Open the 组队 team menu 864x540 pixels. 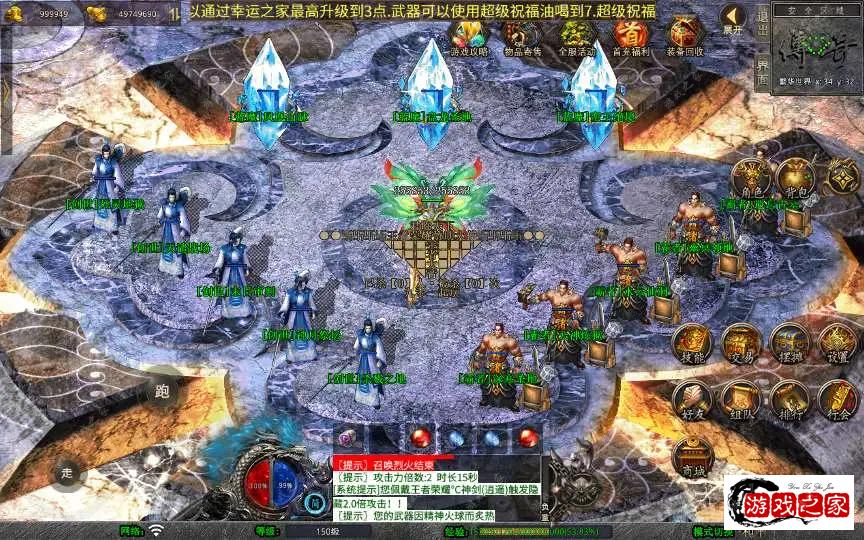click(x=741, y=398)
